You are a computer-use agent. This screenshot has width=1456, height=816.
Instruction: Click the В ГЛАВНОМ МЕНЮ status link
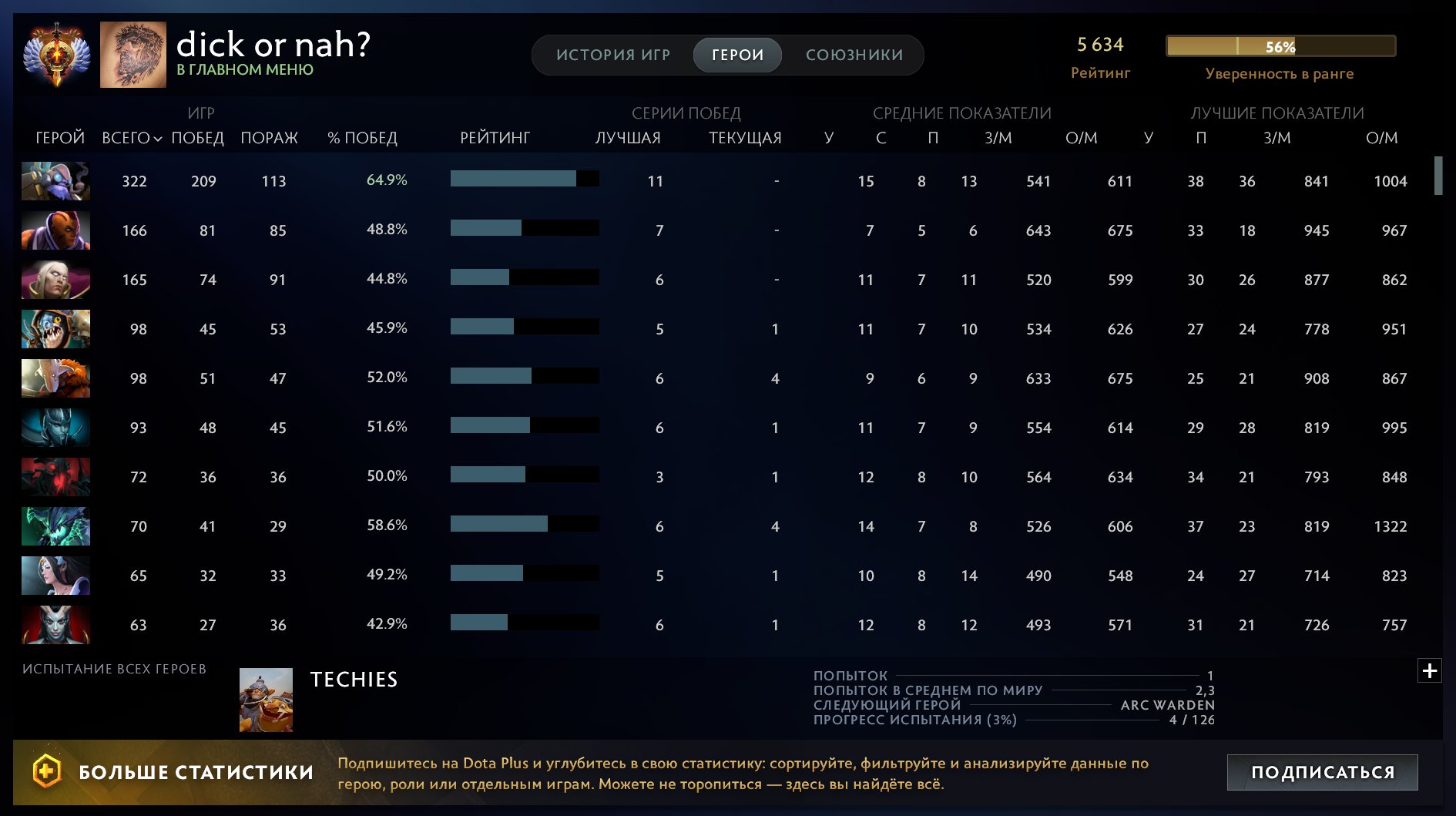243,69
